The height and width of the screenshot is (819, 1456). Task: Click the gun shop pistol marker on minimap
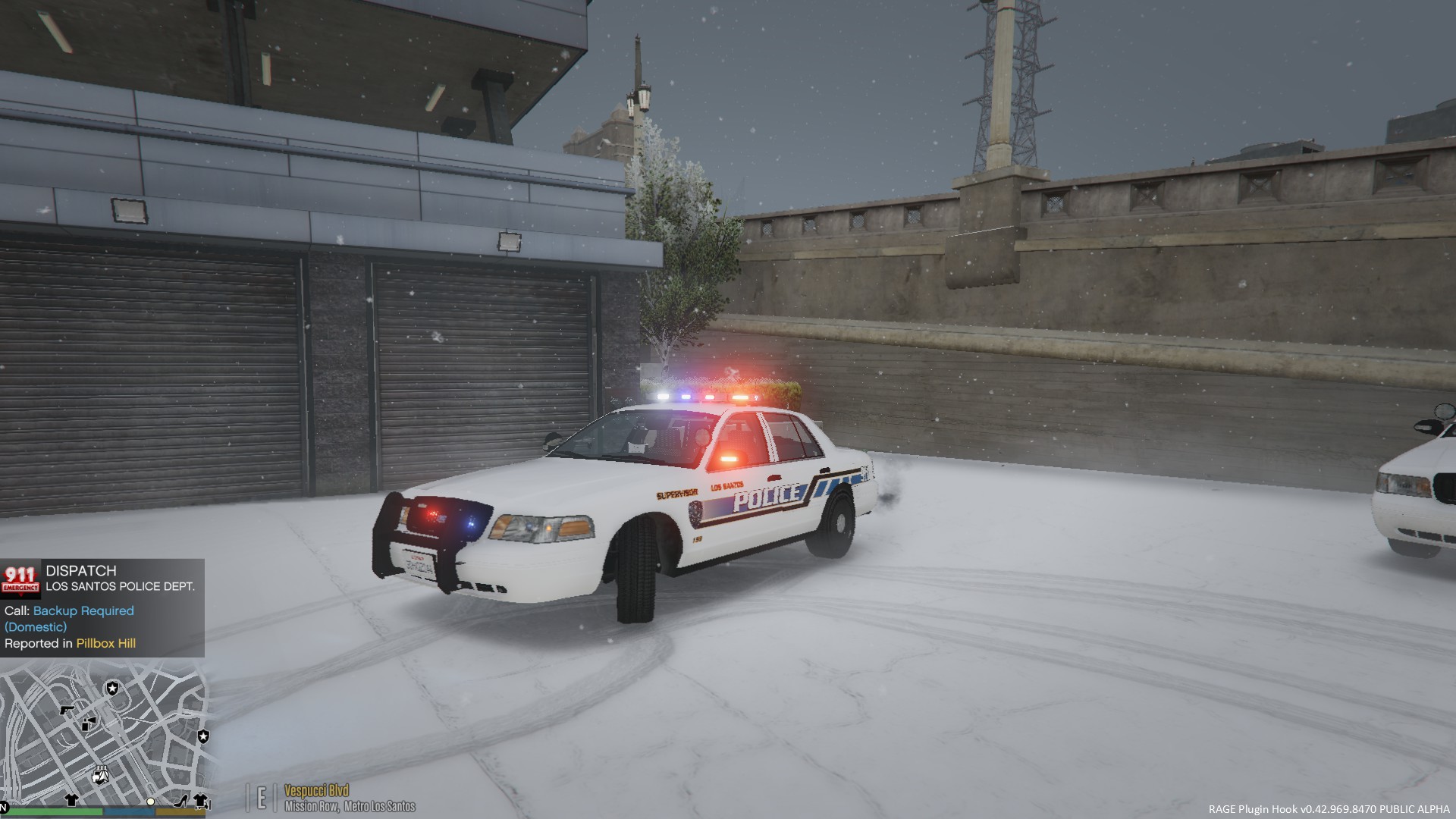tap(67, 710)
